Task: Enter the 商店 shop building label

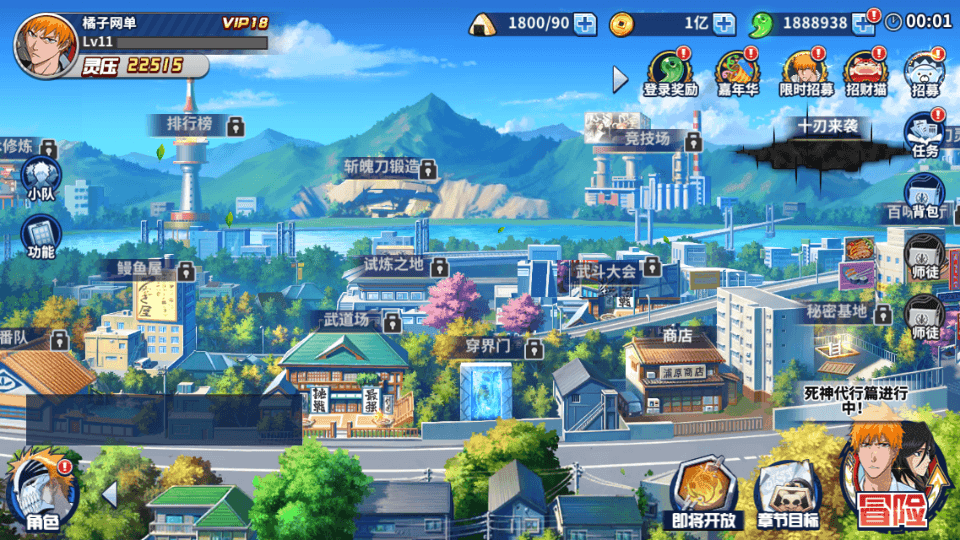Action: point(677,336)
